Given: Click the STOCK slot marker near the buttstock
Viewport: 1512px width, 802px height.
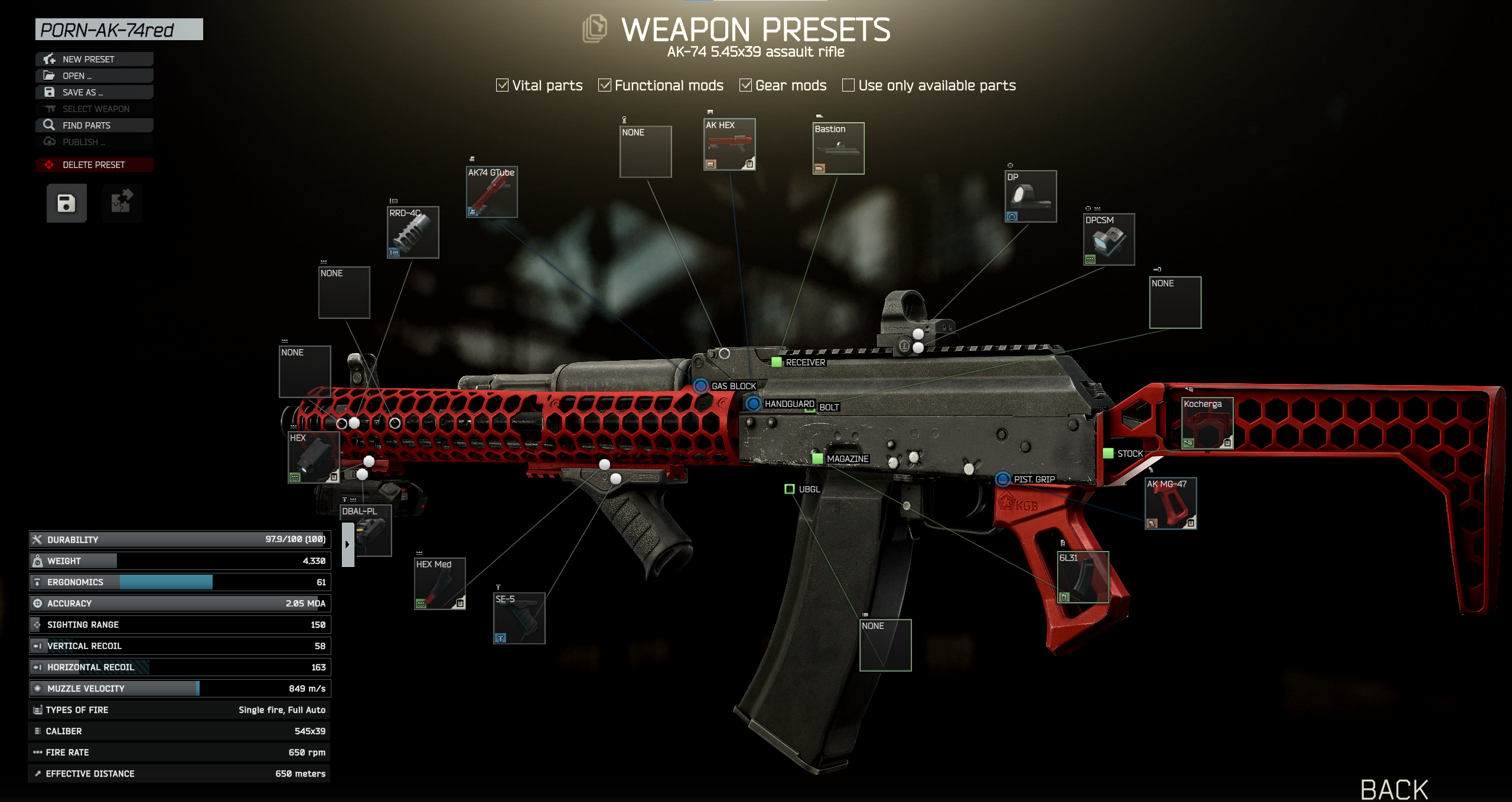Looking at the screenshot, I should (x=1107, y=454).
